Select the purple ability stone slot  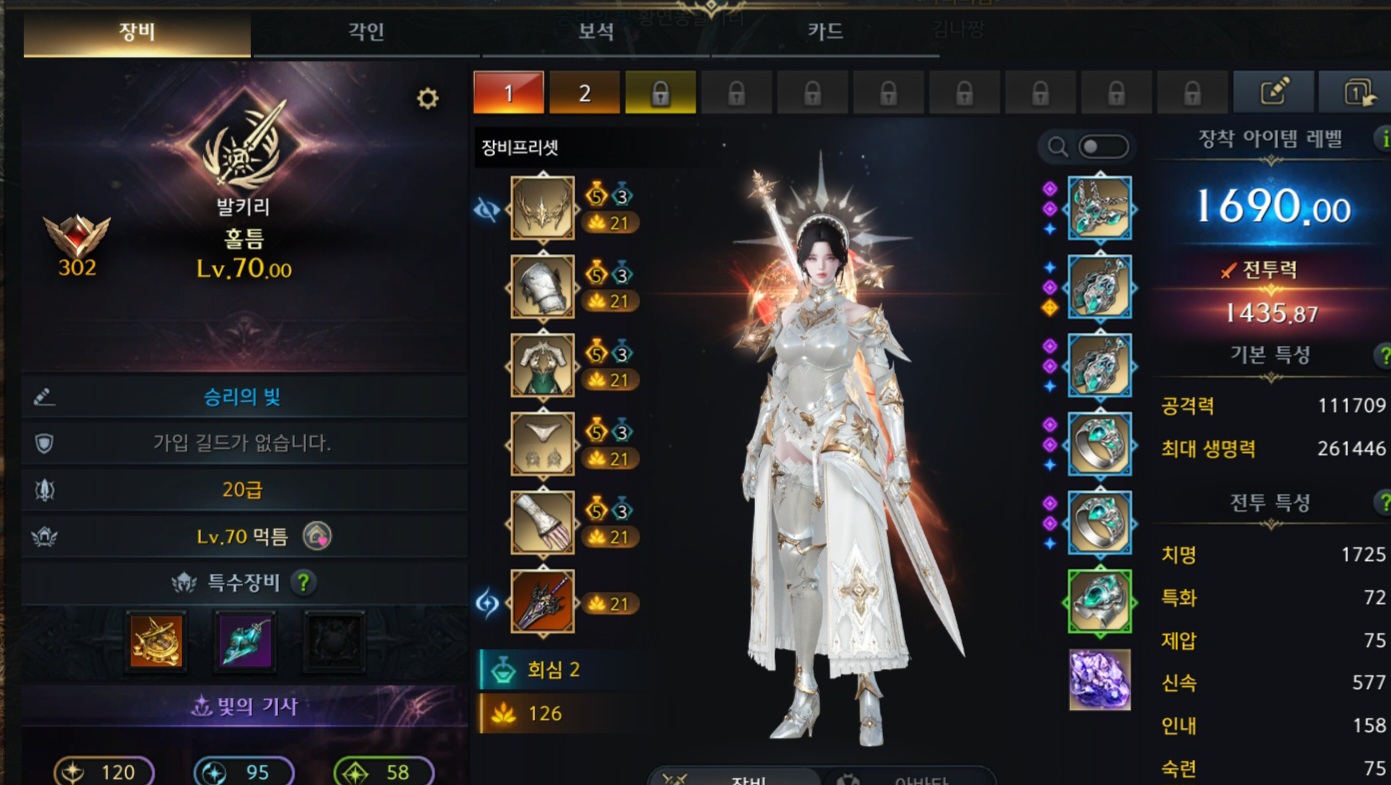pyautogui.click(x=1099, y=679)
